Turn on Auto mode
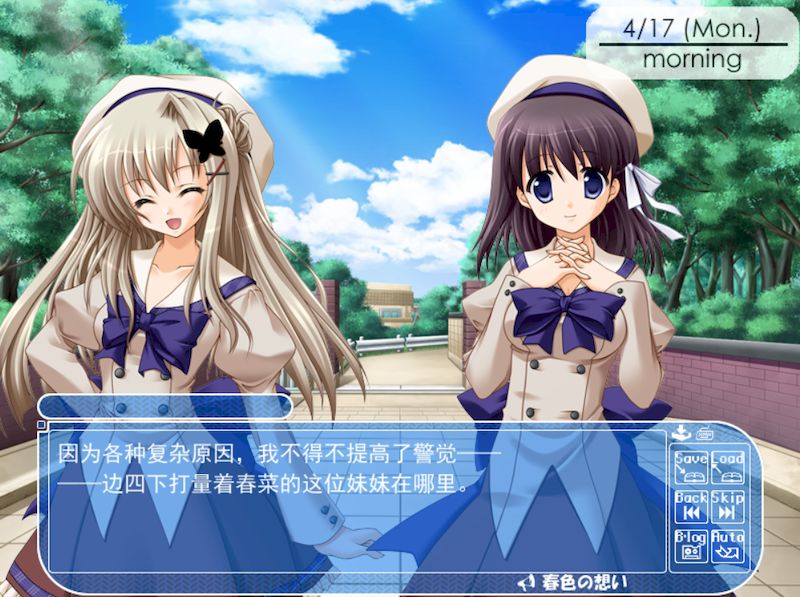Viewport: 800px width, 597px height. pos(728,545)
